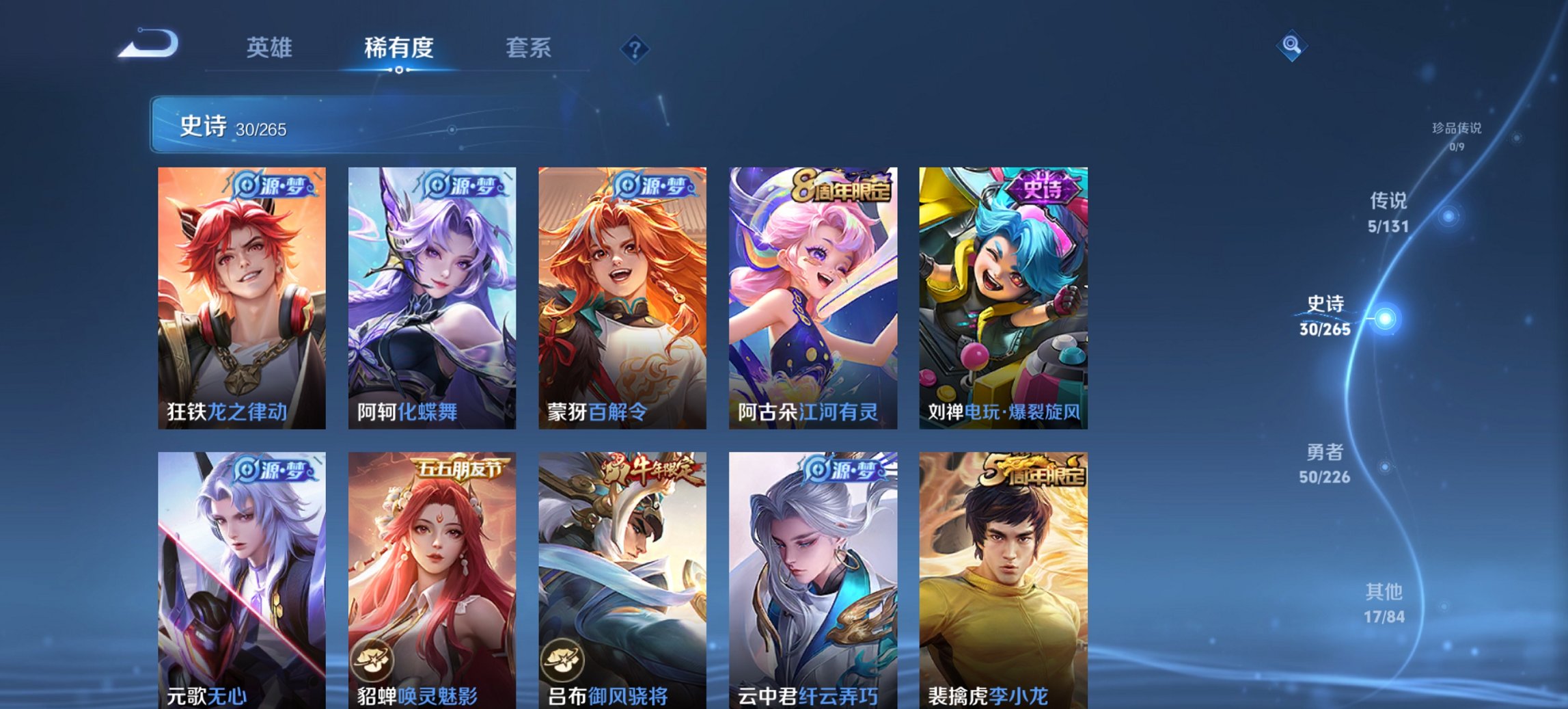Switch to the 英雄 tab

pyautogui.click(x=271, y=48)
